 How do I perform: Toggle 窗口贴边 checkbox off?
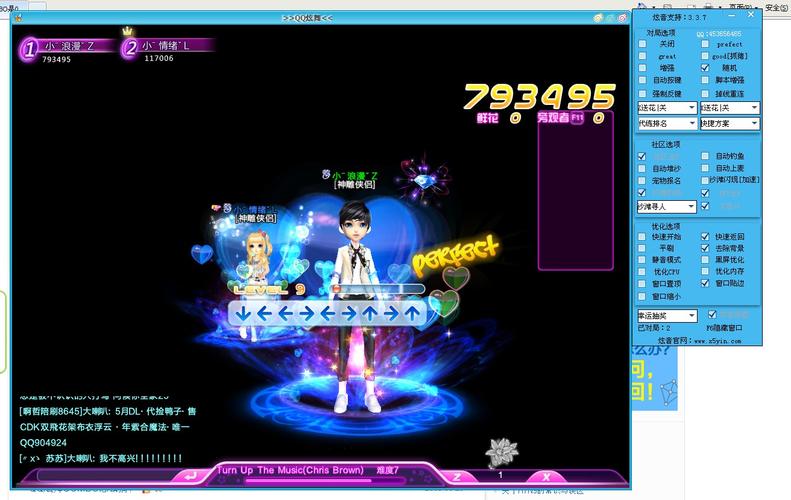point(705,283)
